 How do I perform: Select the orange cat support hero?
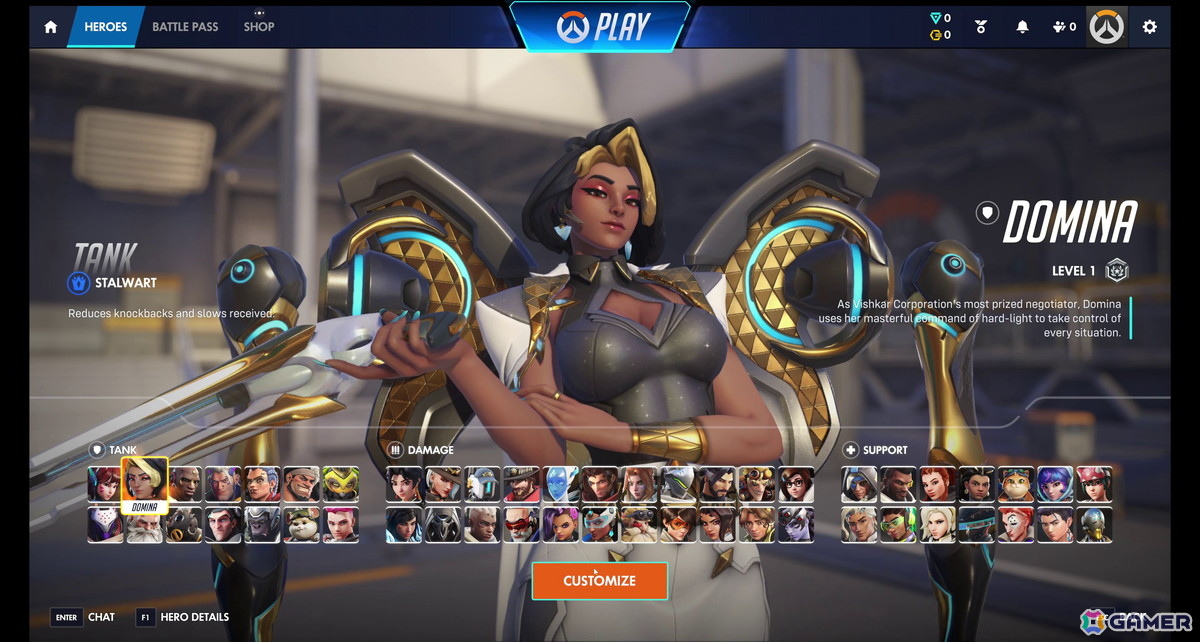click(1016, 484)
